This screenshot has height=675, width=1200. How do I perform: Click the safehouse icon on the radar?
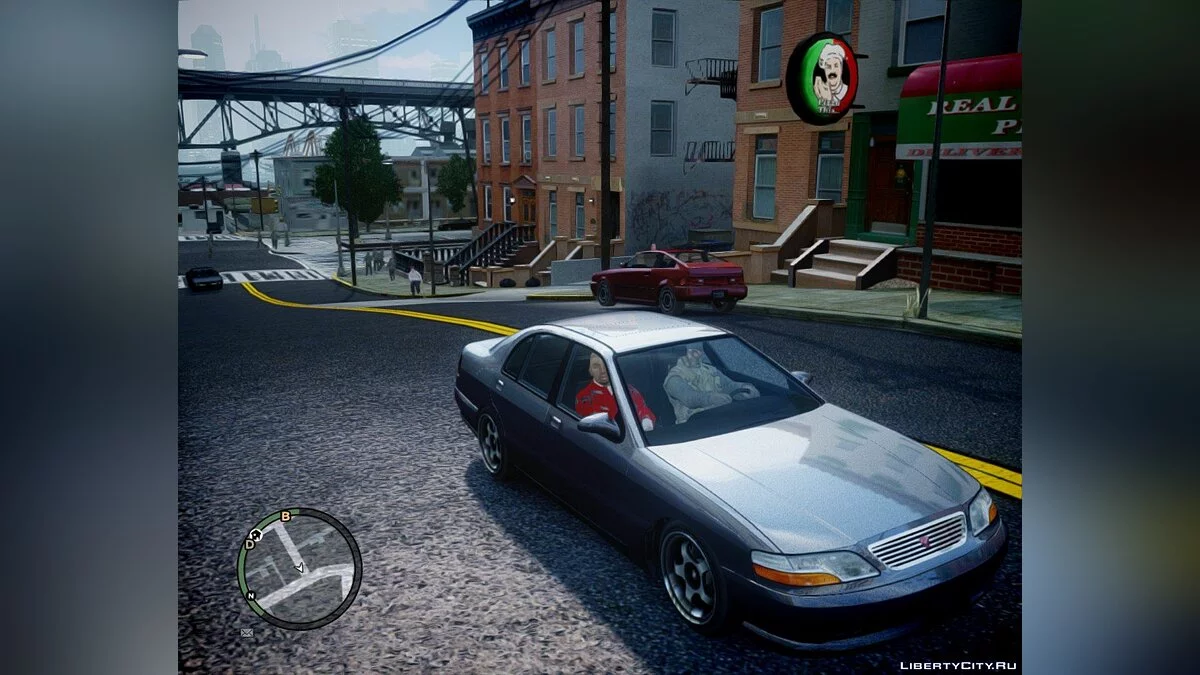(x=256, y=536)
